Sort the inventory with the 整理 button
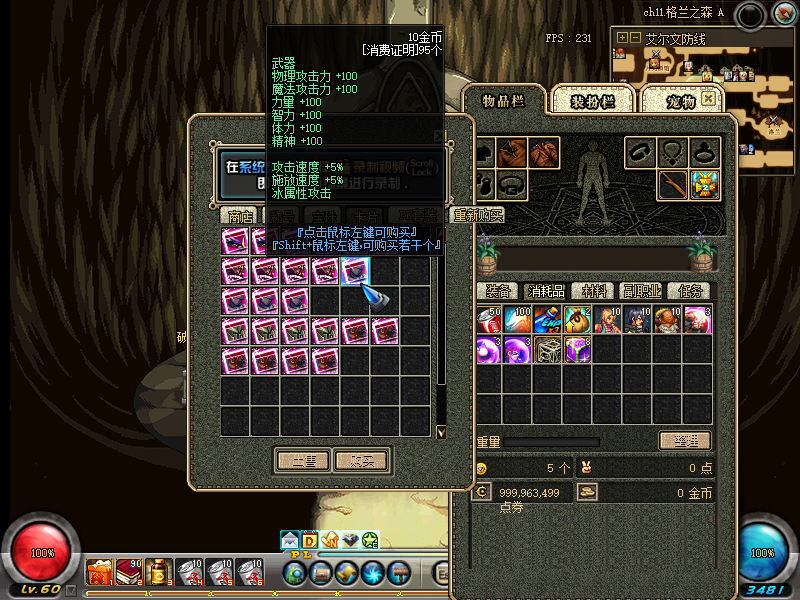The width and height of the screenshot is (800, 600). tap(685, 441)
